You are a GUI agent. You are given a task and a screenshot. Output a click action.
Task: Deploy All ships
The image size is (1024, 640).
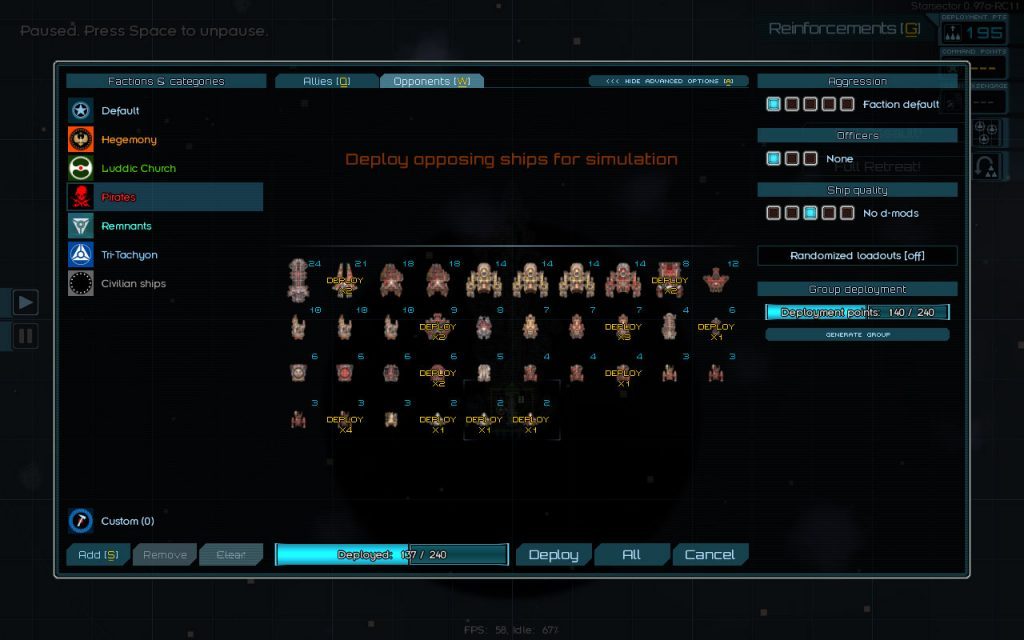click(631, 555)
